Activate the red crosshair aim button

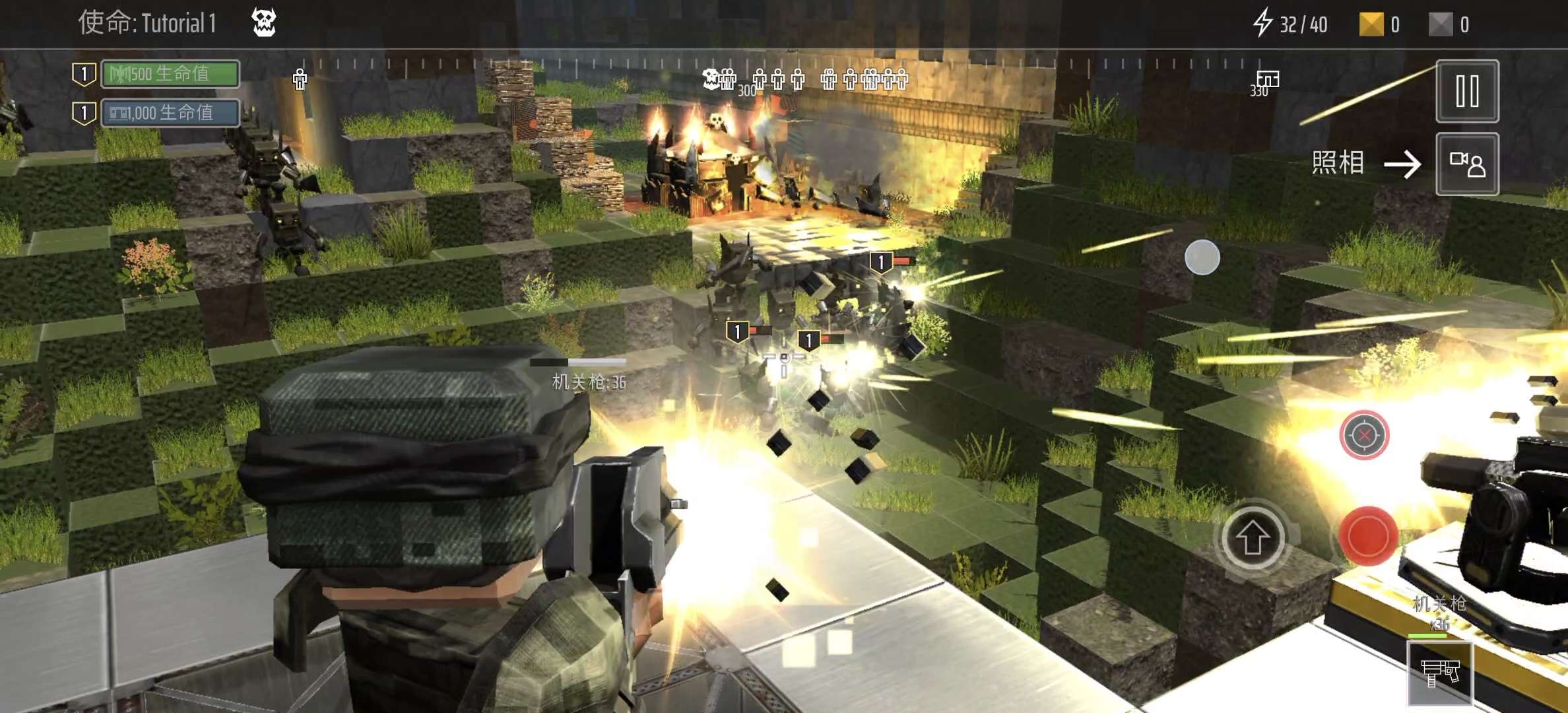click(x=1364, y=435)
